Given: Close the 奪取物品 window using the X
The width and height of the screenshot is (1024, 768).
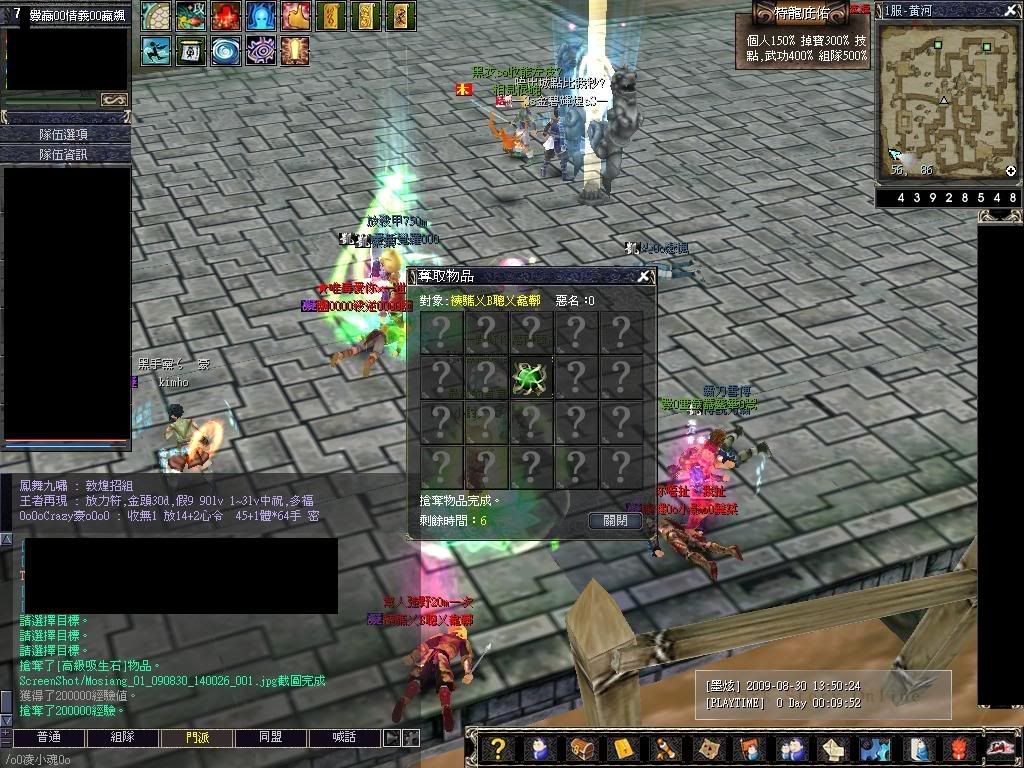Looking at the screenshot, I should click(x=644, y=277).
